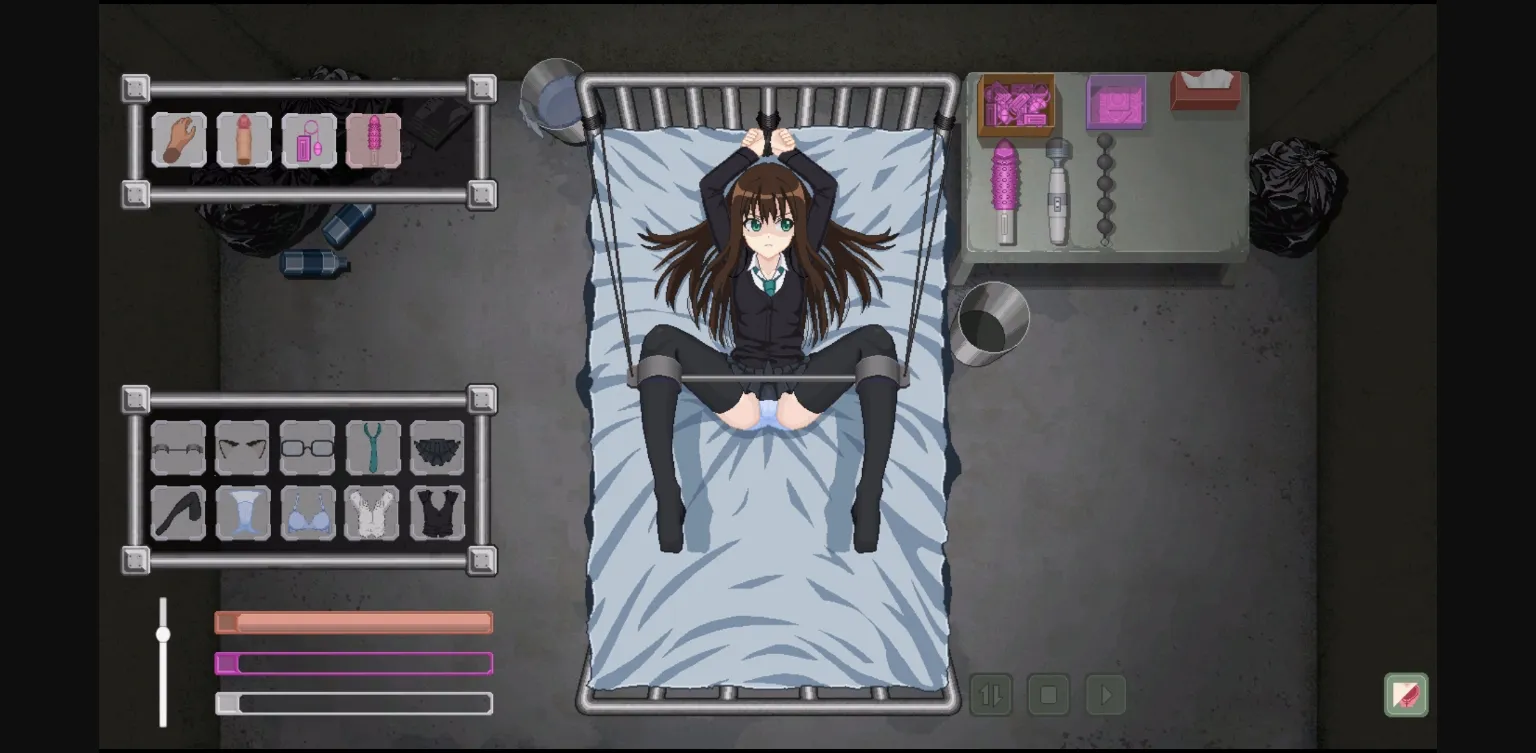Pick the lube bottle from the item panel
Image resolution: width=1536 pixels, height=753 pixels.
[x=308, y=140]
